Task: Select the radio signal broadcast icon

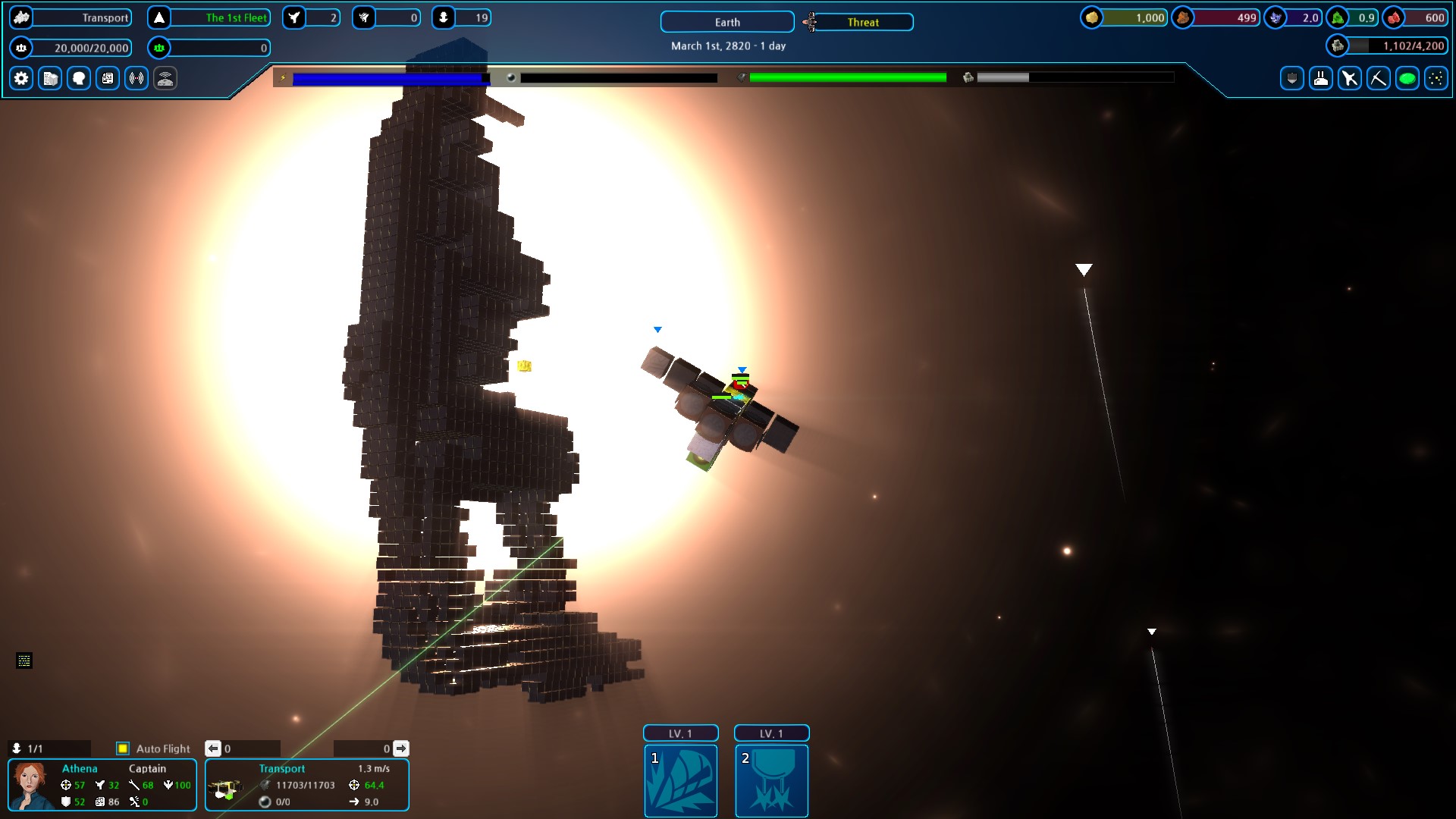Action: tap(136, 78)
